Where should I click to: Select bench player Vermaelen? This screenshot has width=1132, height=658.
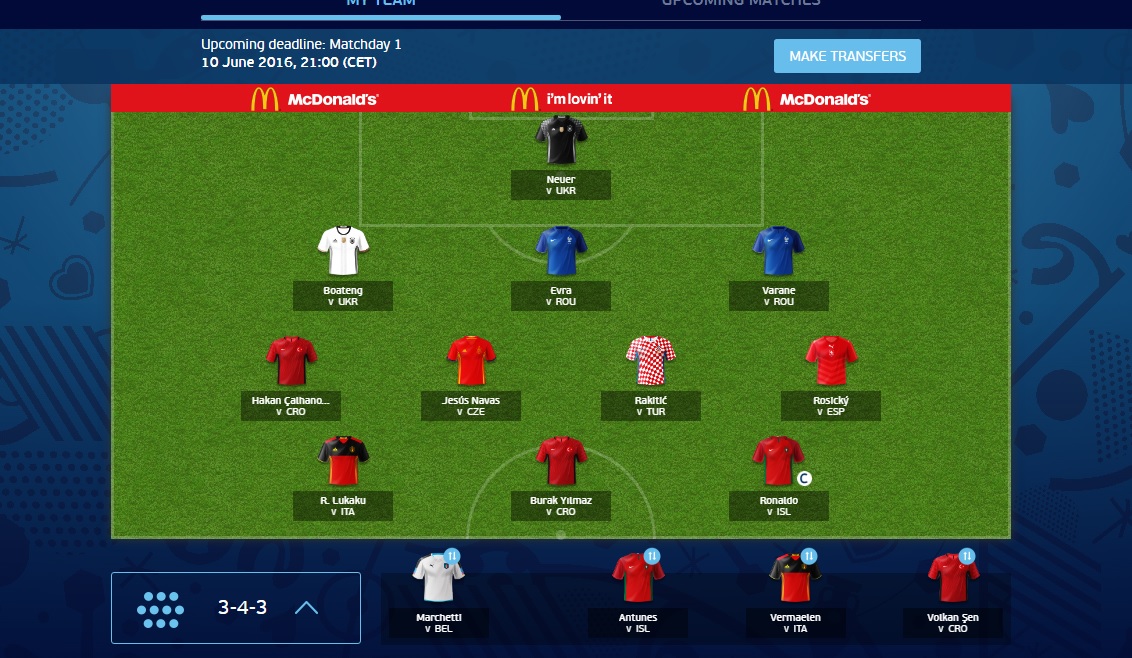click(x=795, y=580)
